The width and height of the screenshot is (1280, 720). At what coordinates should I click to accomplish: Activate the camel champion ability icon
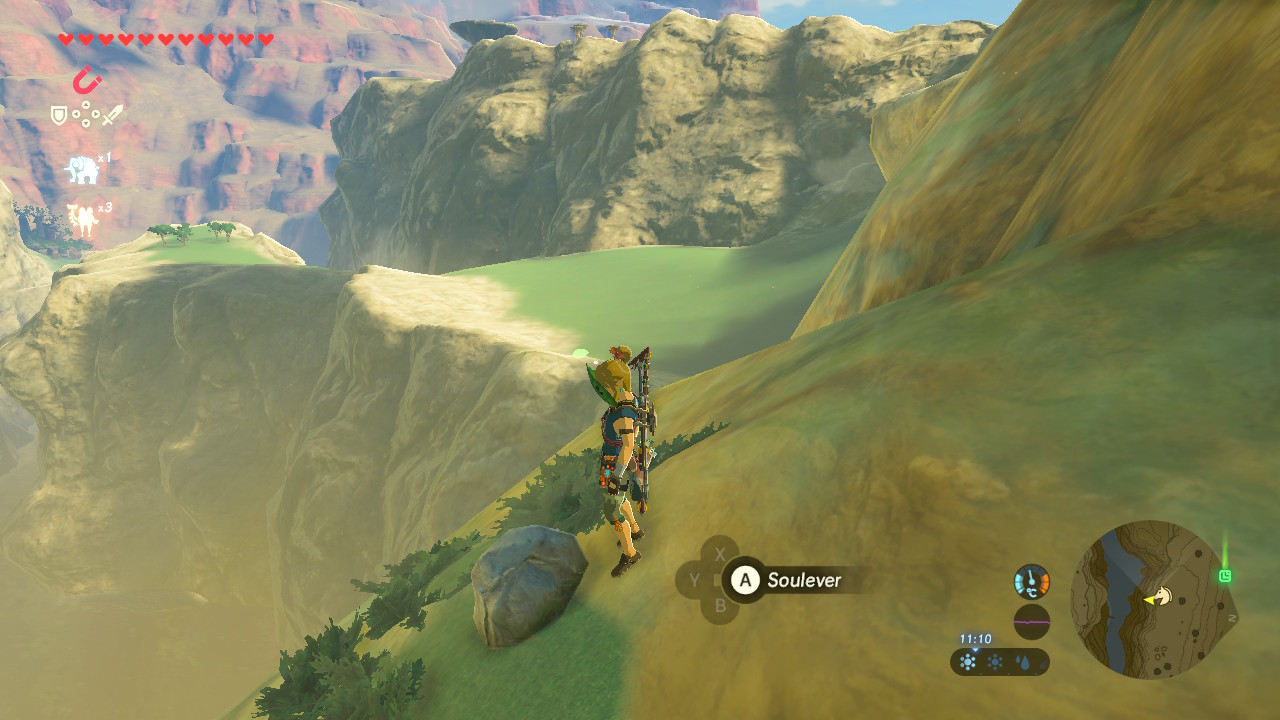82,220
